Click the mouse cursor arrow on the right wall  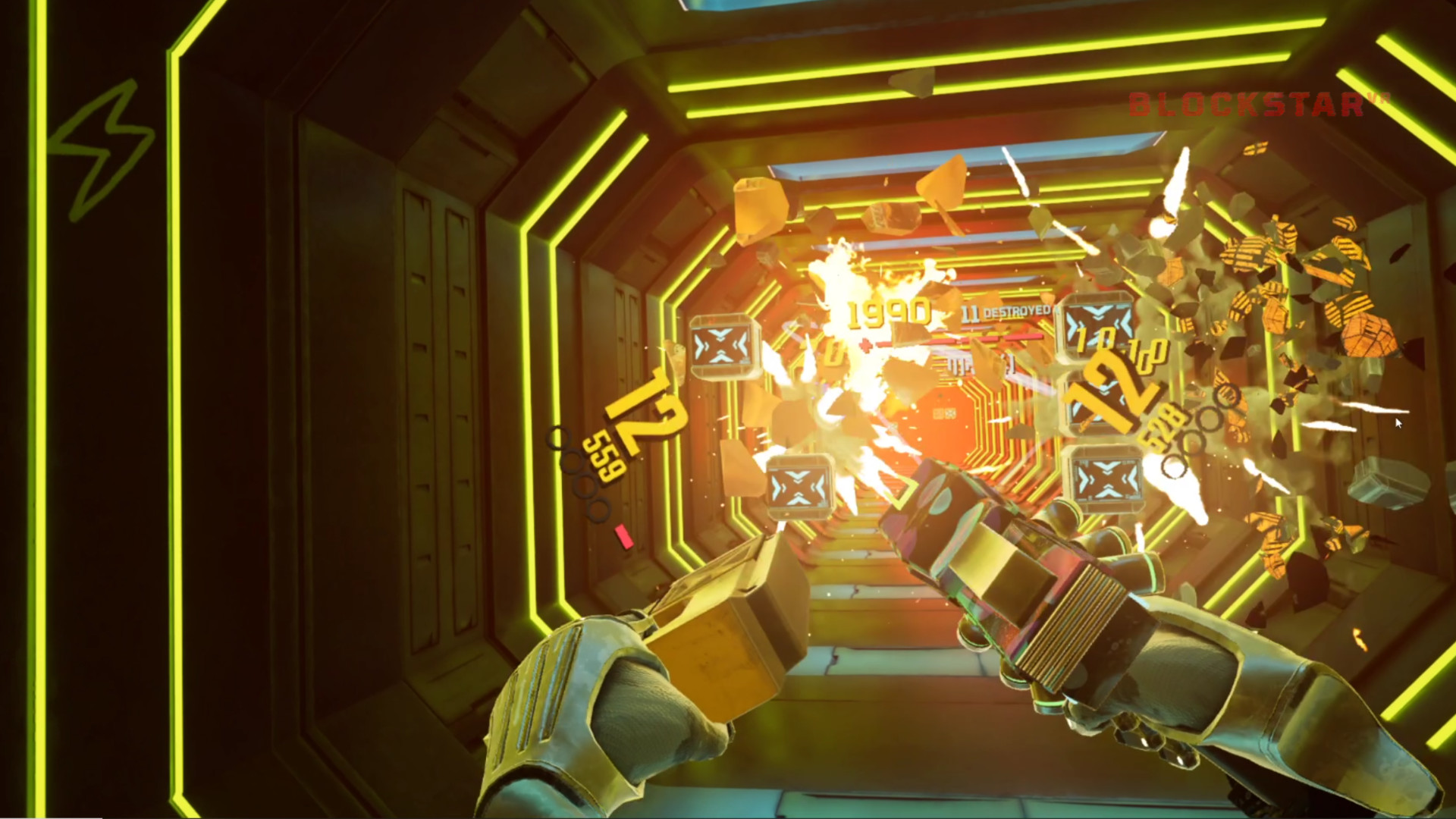pos(1398,425)
